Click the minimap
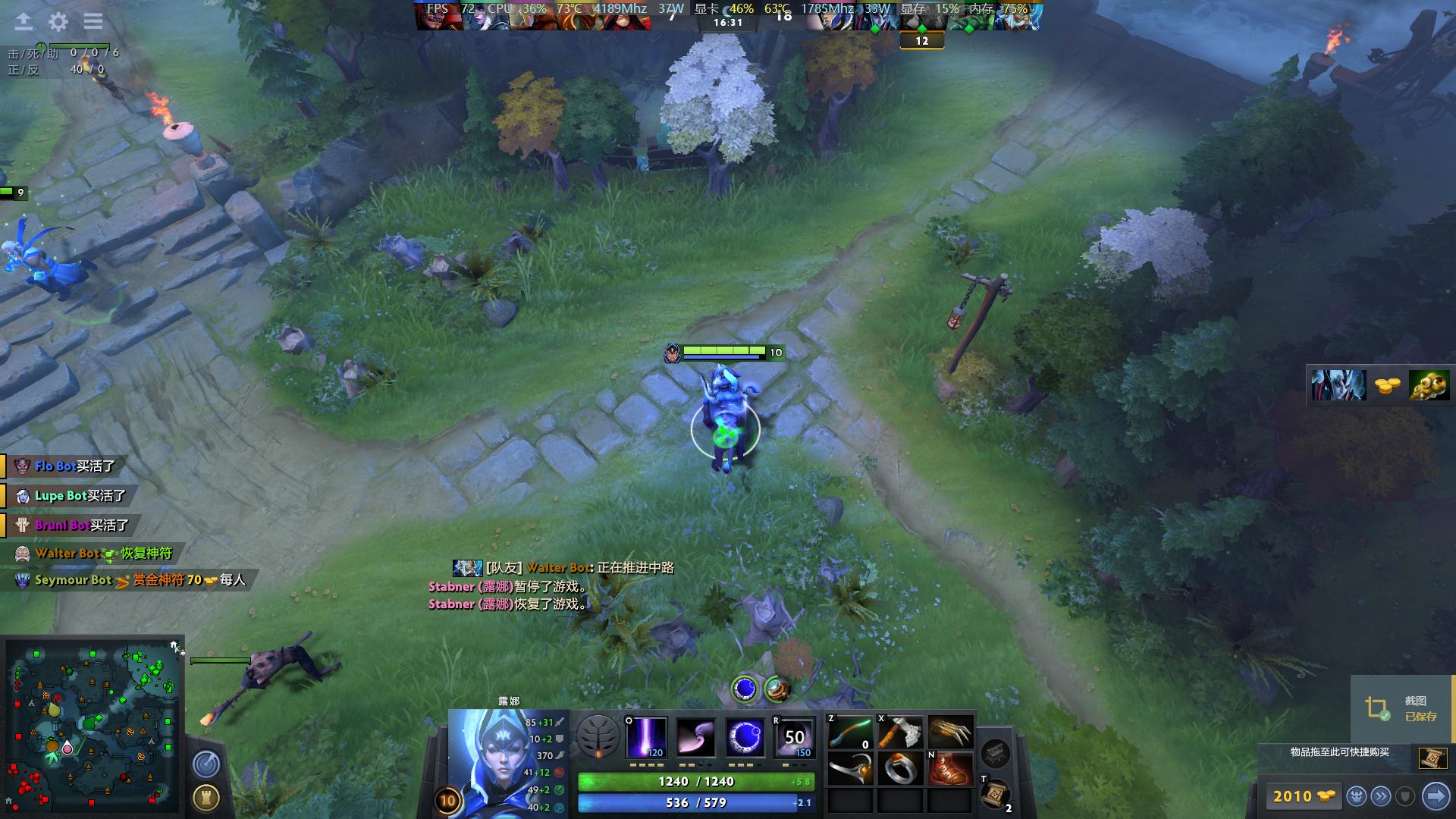Viewport: 1456px width, 819px height. tap(93, 726)
